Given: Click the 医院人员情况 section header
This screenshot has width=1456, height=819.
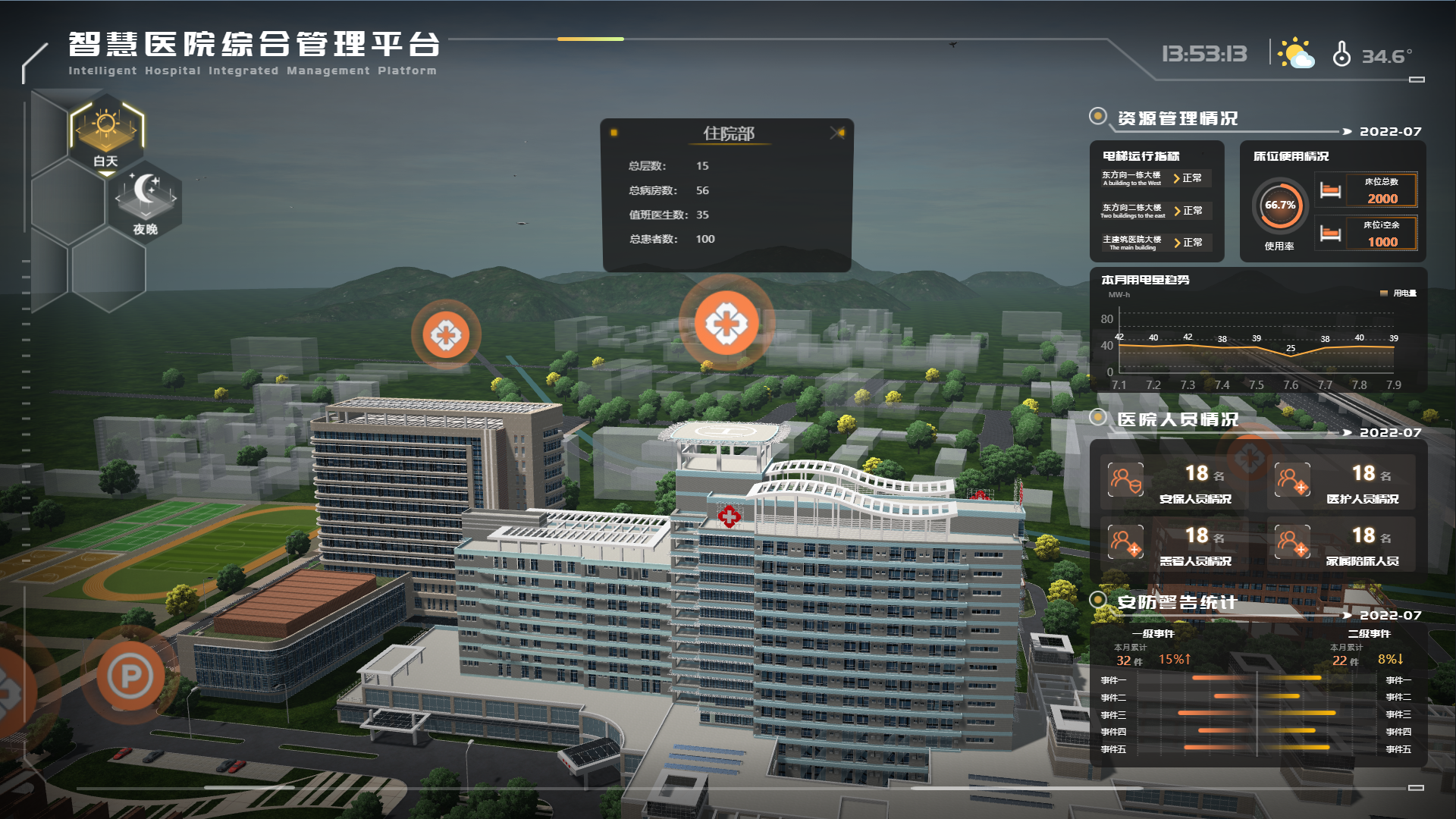Looking at the screenshot, I should pos(1176,416).
